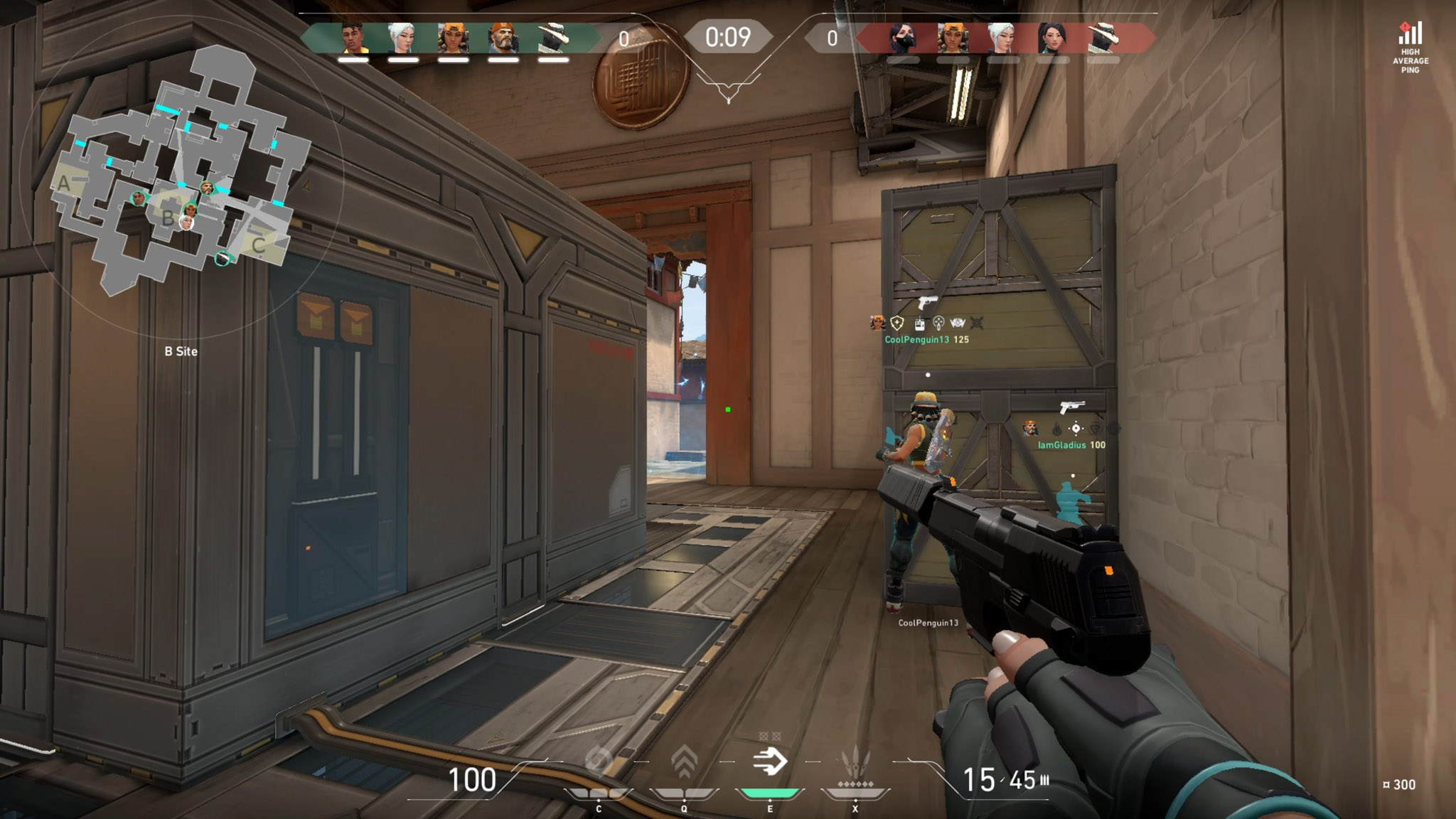Click the red team's Jett portrait
The height and width of the screenshot is (819, 1456).
1002,38
